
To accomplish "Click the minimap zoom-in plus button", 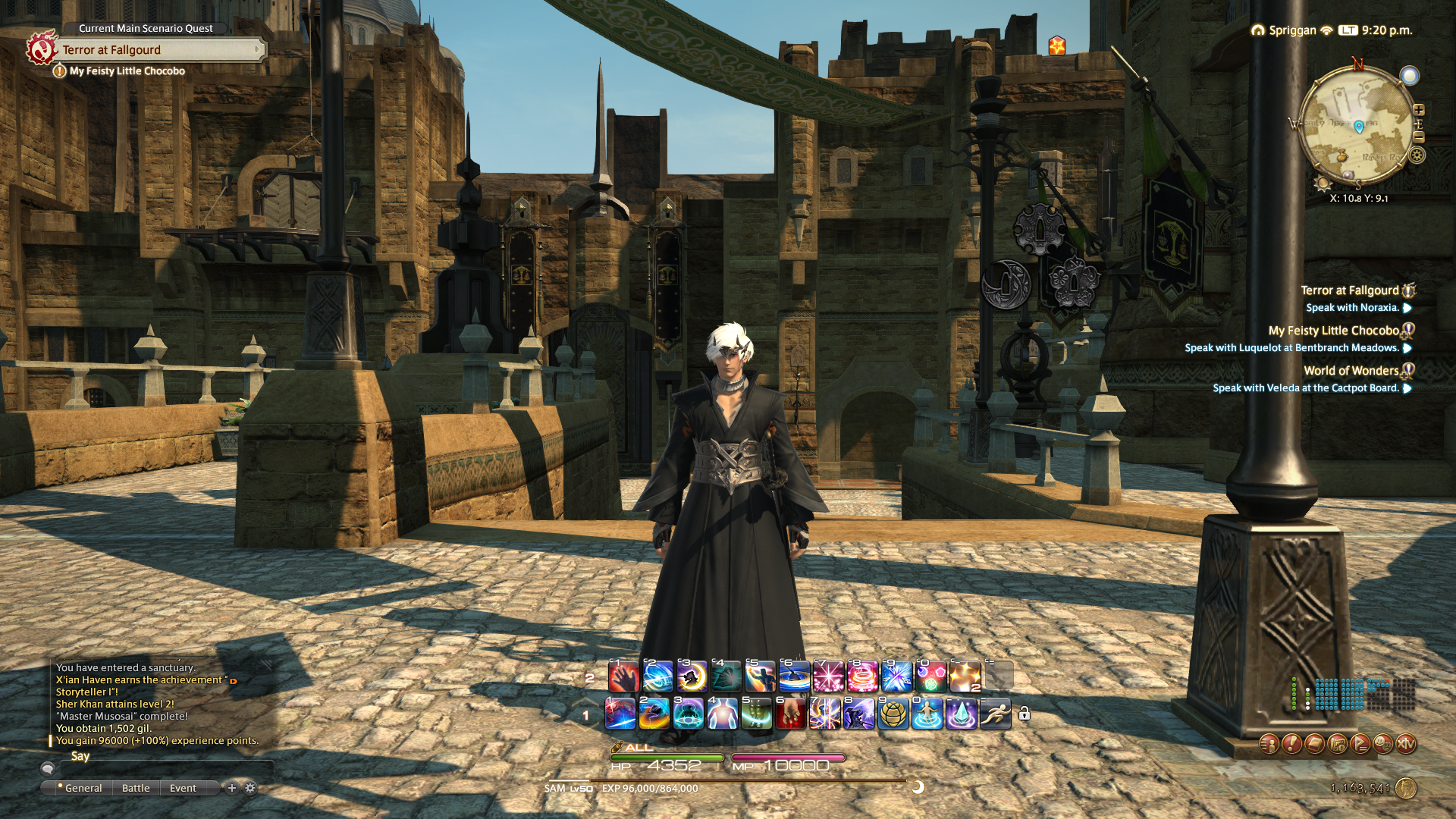I will pos(1419,111).
